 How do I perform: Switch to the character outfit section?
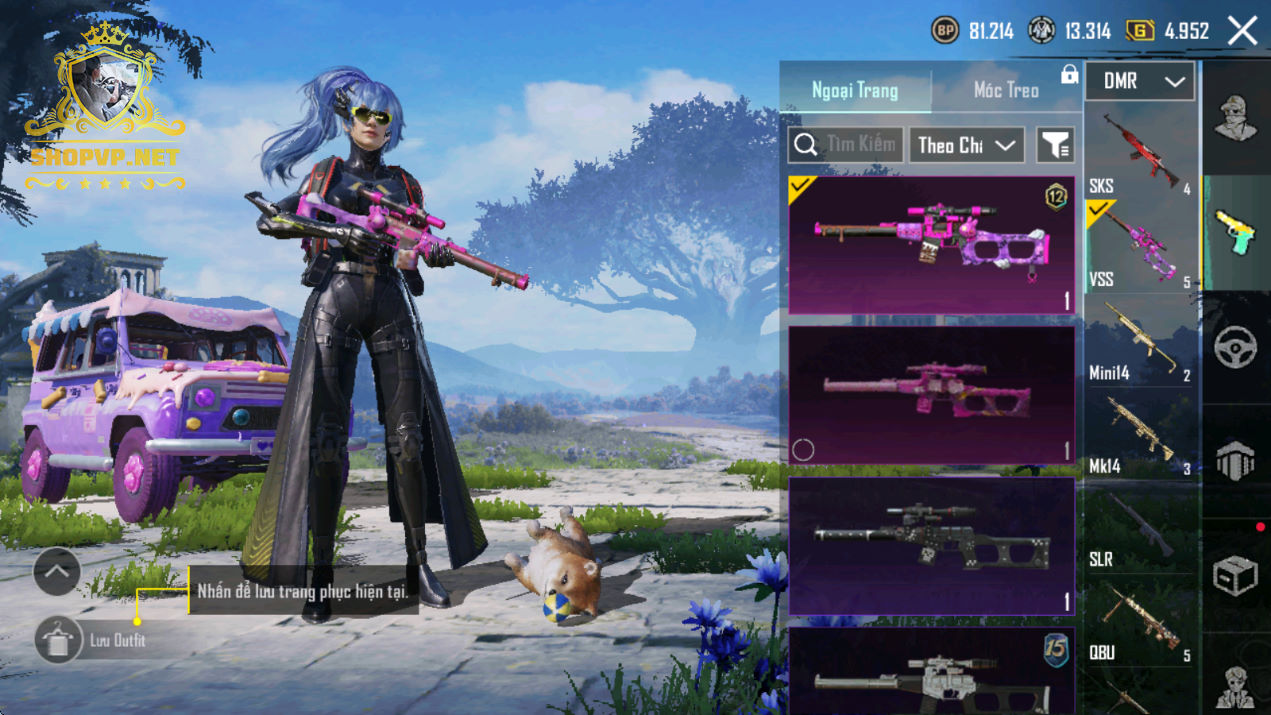point(1236,118)
